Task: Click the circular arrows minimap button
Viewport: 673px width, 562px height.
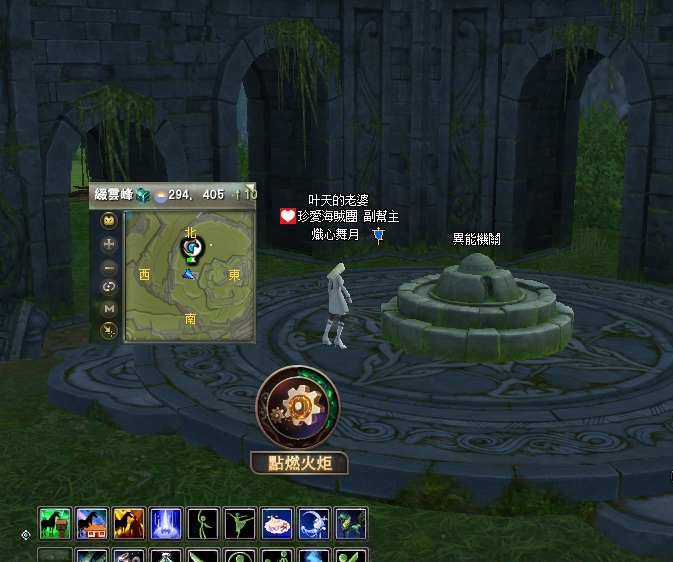Action: [109, 287]
